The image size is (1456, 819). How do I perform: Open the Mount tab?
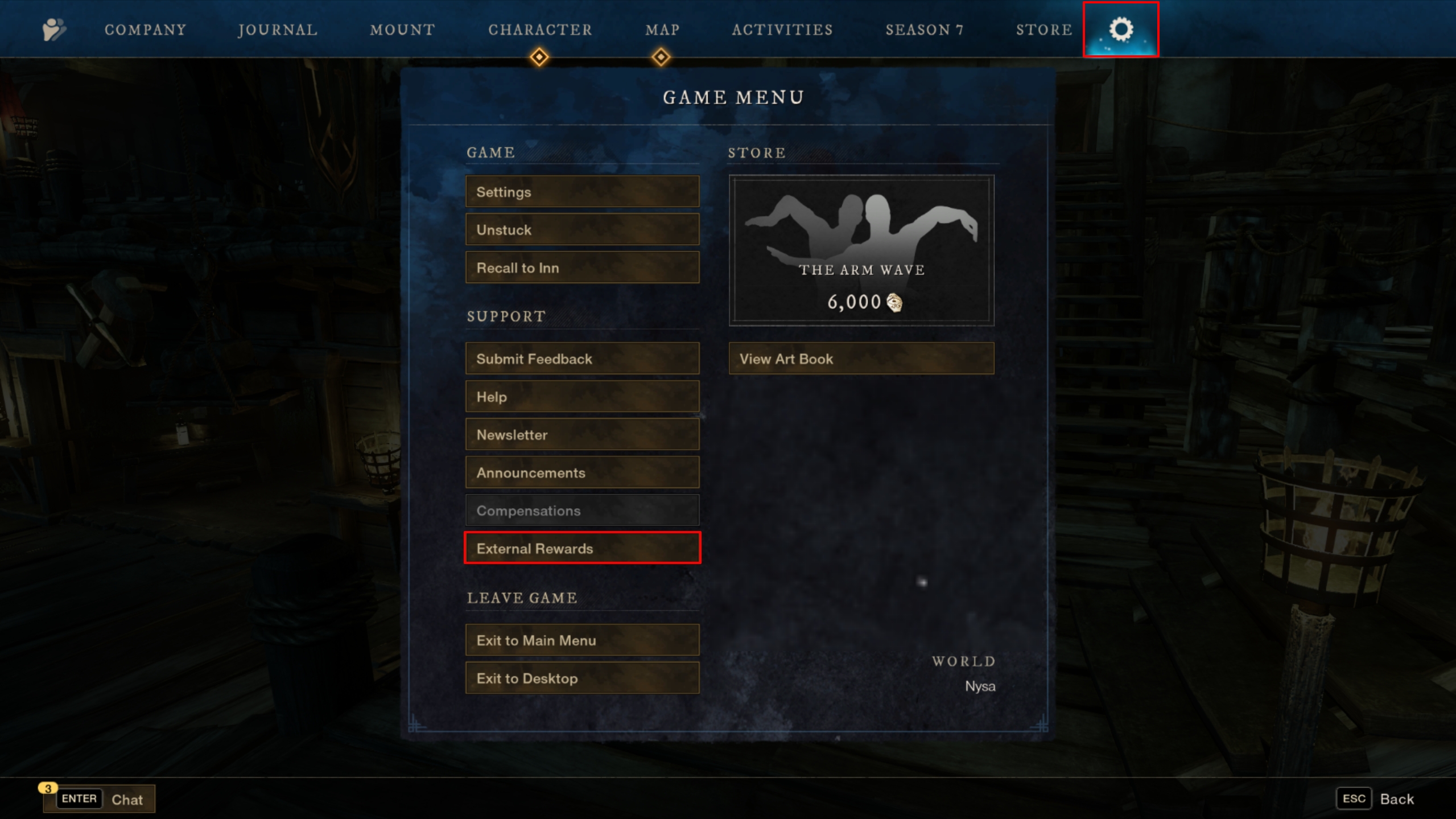[402, 30]
